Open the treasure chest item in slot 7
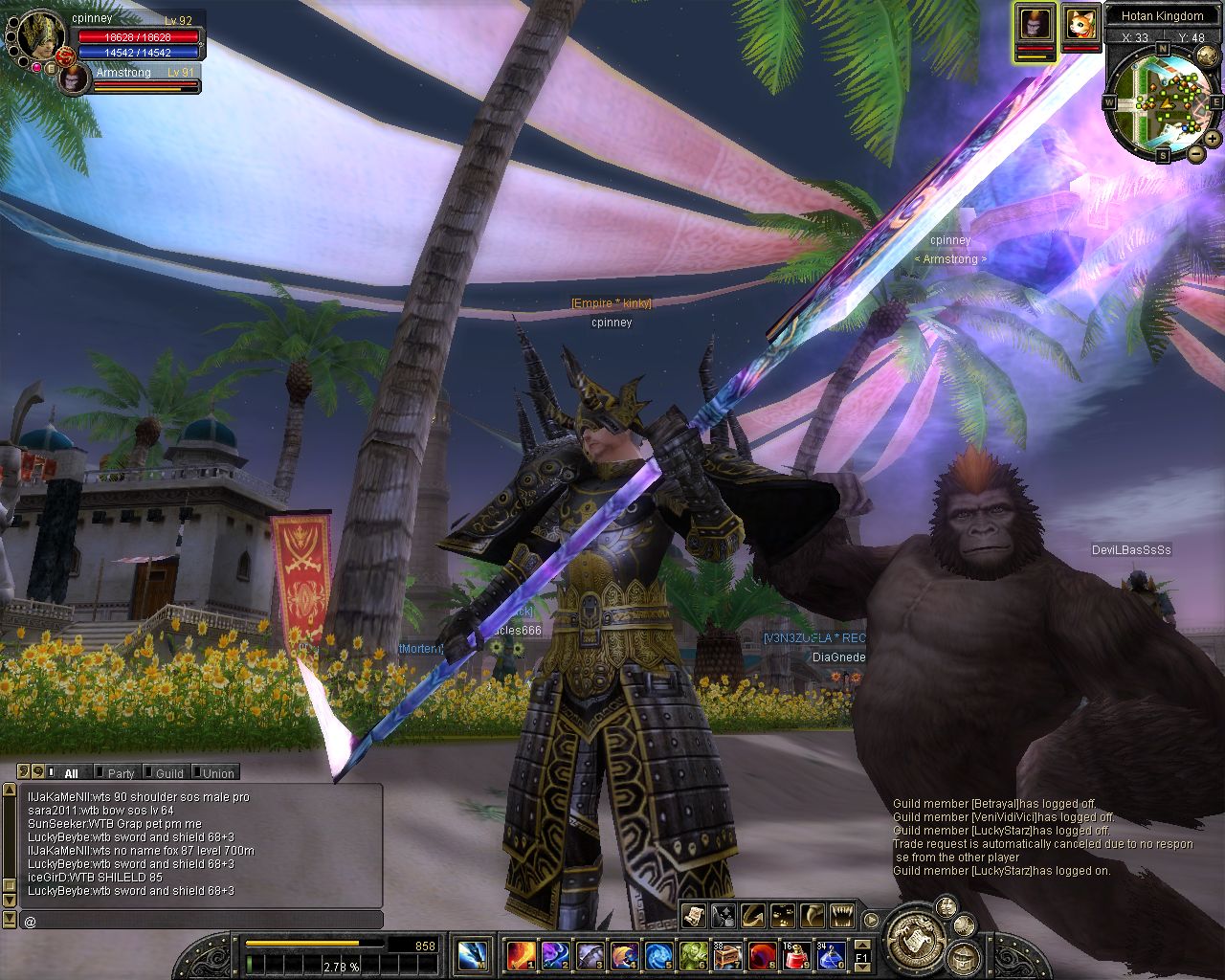The height and width of the screenshot is (980, 1225). (x=727, y=953)
